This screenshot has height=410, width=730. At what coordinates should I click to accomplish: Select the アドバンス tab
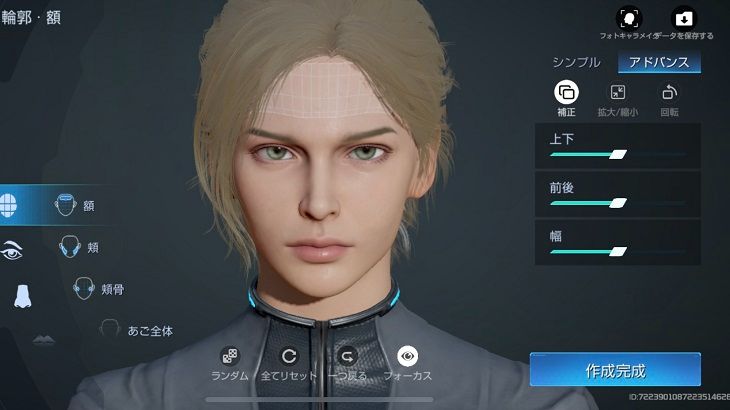(x=659, y=62)
